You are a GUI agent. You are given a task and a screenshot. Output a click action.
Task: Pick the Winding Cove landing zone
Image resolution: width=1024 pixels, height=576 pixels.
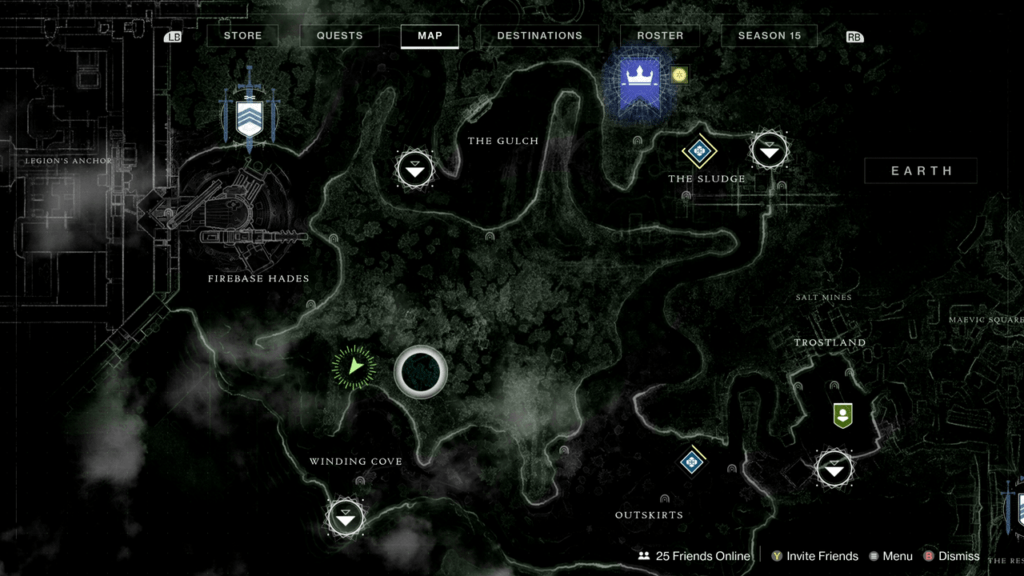tap(346, 517)
